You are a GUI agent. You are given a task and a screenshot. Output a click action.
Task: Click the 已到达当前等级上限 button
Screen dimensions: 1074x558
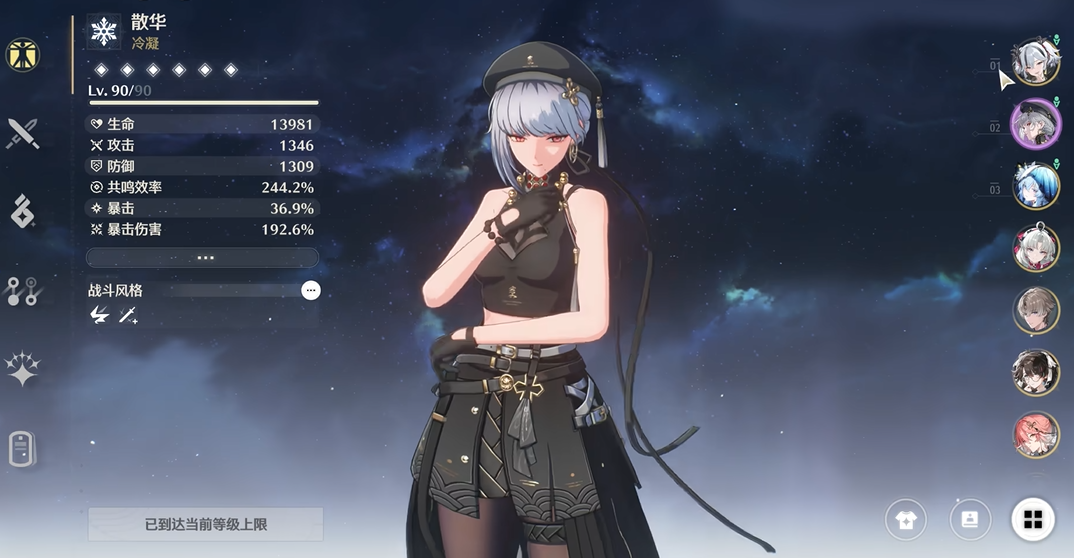205,524
